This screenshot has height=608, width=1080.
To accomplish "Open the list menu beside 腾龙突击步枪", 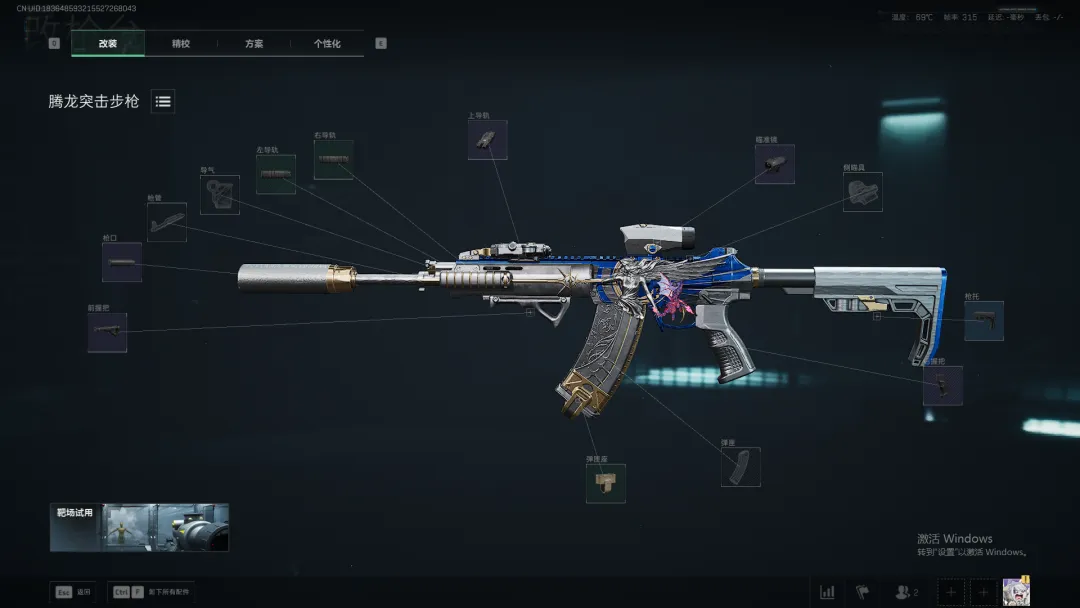I will click(163, 101).
